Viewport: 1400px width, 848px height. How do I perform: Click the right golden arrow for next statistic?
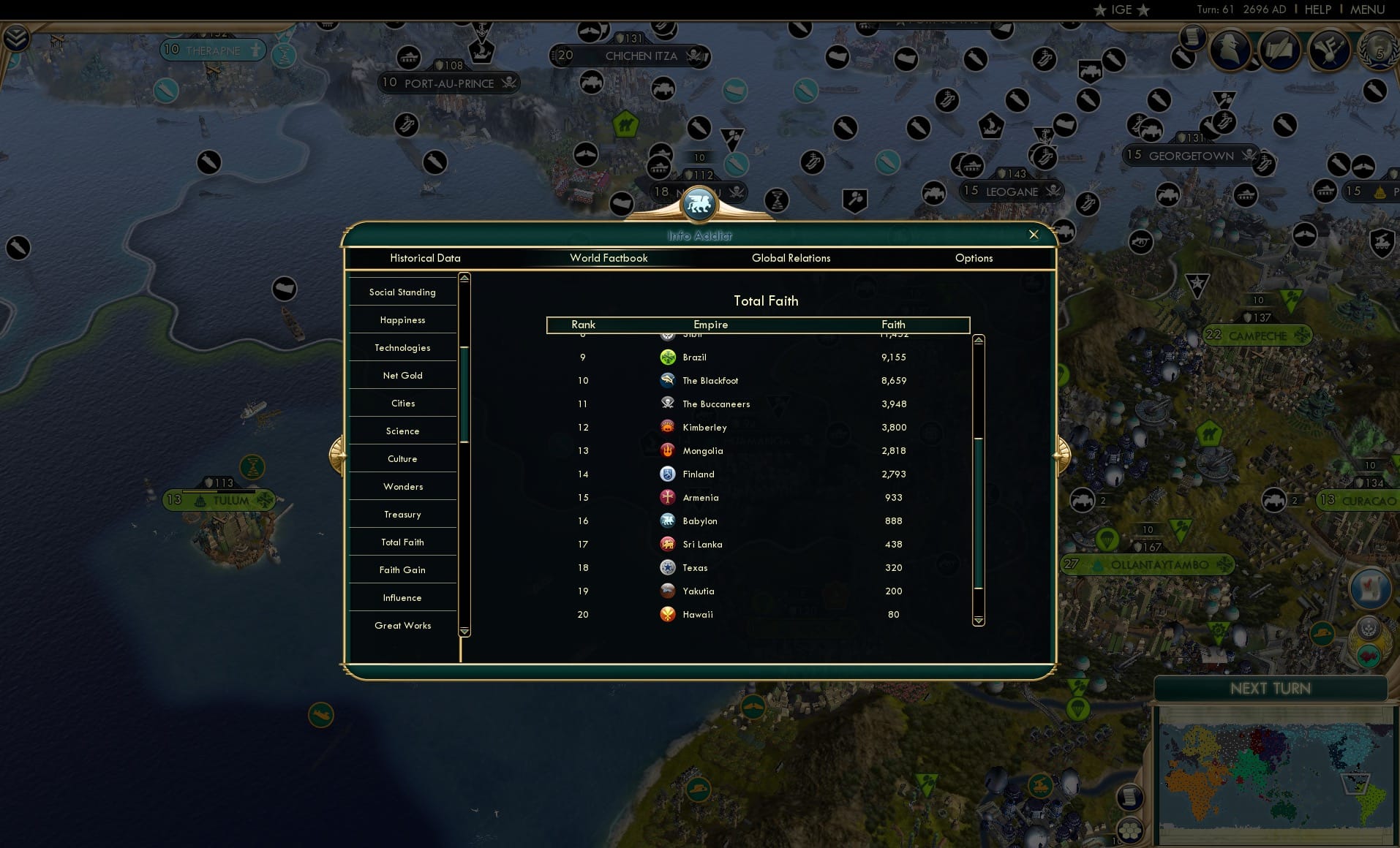point(1062,453)
